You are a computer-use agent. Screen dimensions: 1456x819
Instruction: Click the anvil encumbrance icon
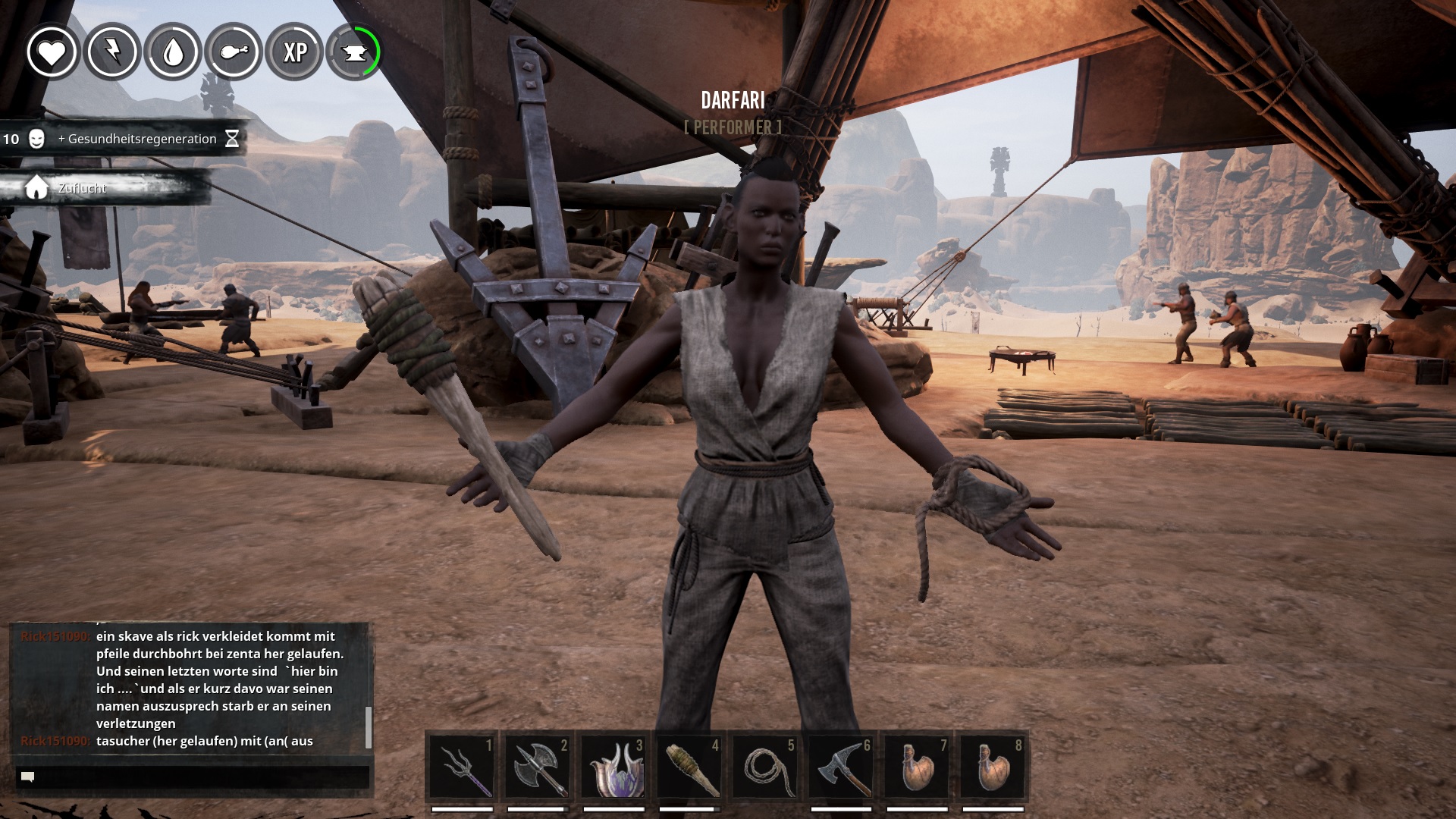355,52
